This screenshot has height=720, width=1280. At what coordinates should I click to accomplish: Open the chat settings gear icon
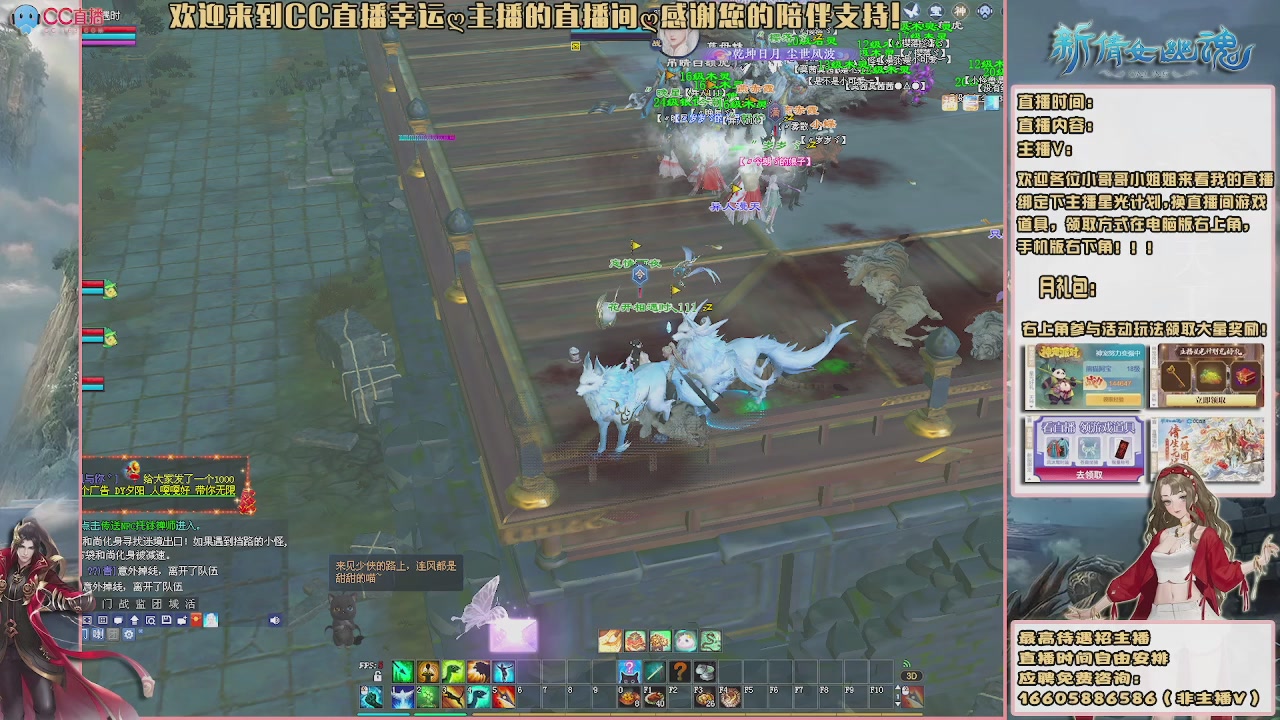tap(129, 635)
